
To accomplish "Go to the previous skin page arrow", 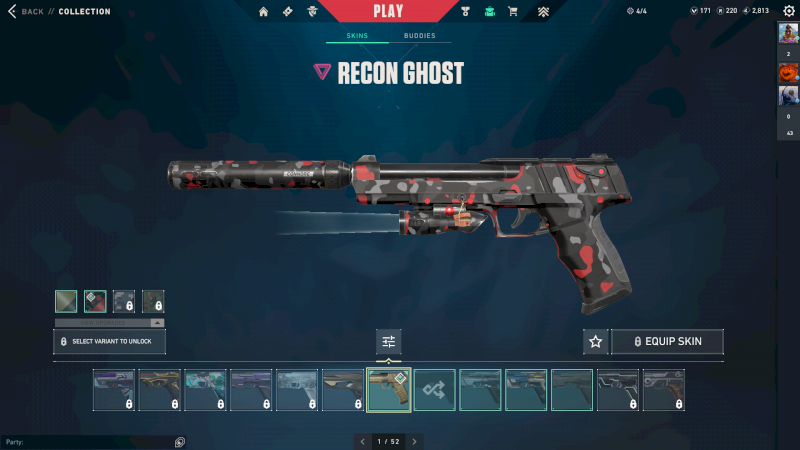I will (x=364, y=441).
